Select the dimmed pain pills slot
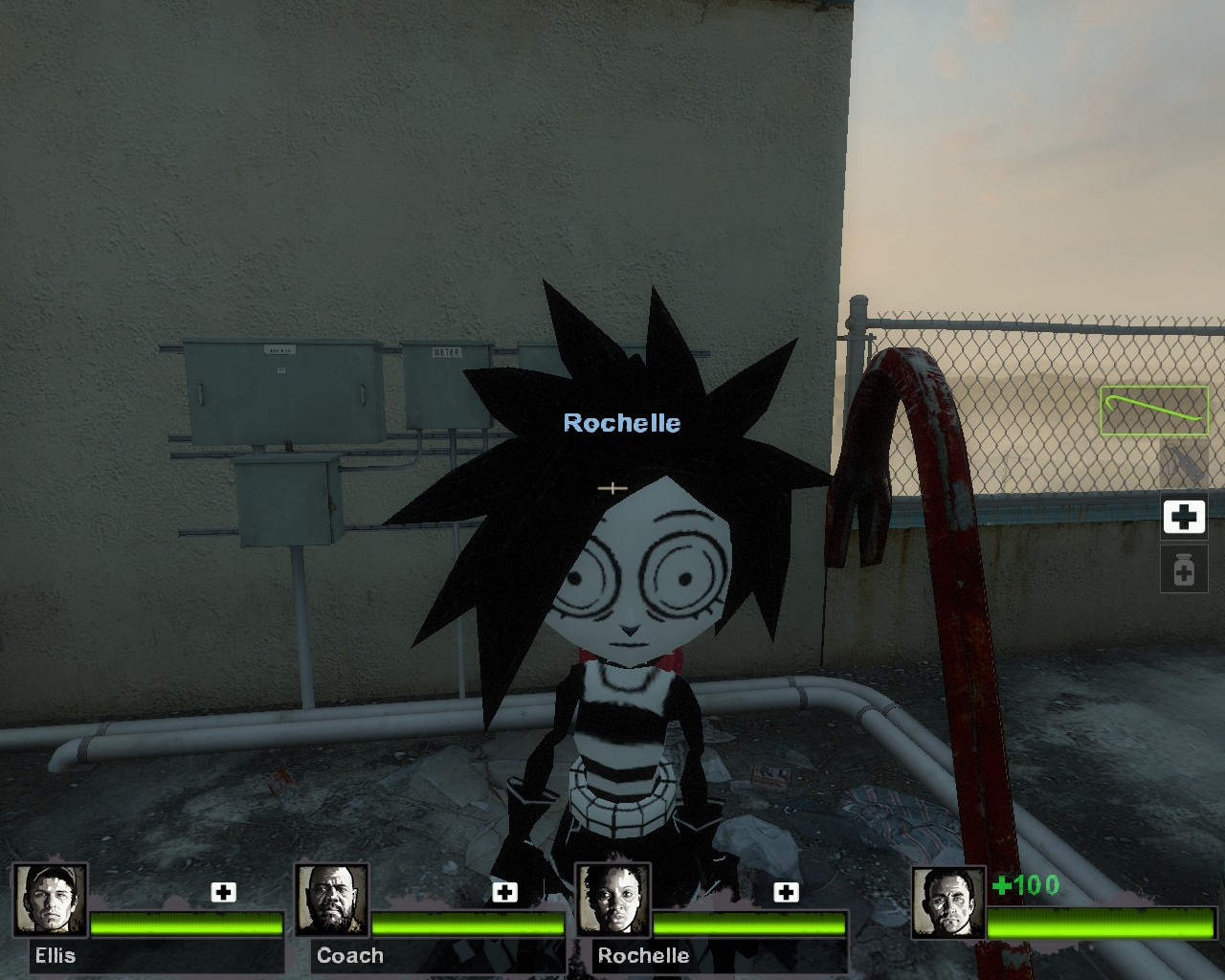The image size is (1225, 980). tap(1184, 571)
